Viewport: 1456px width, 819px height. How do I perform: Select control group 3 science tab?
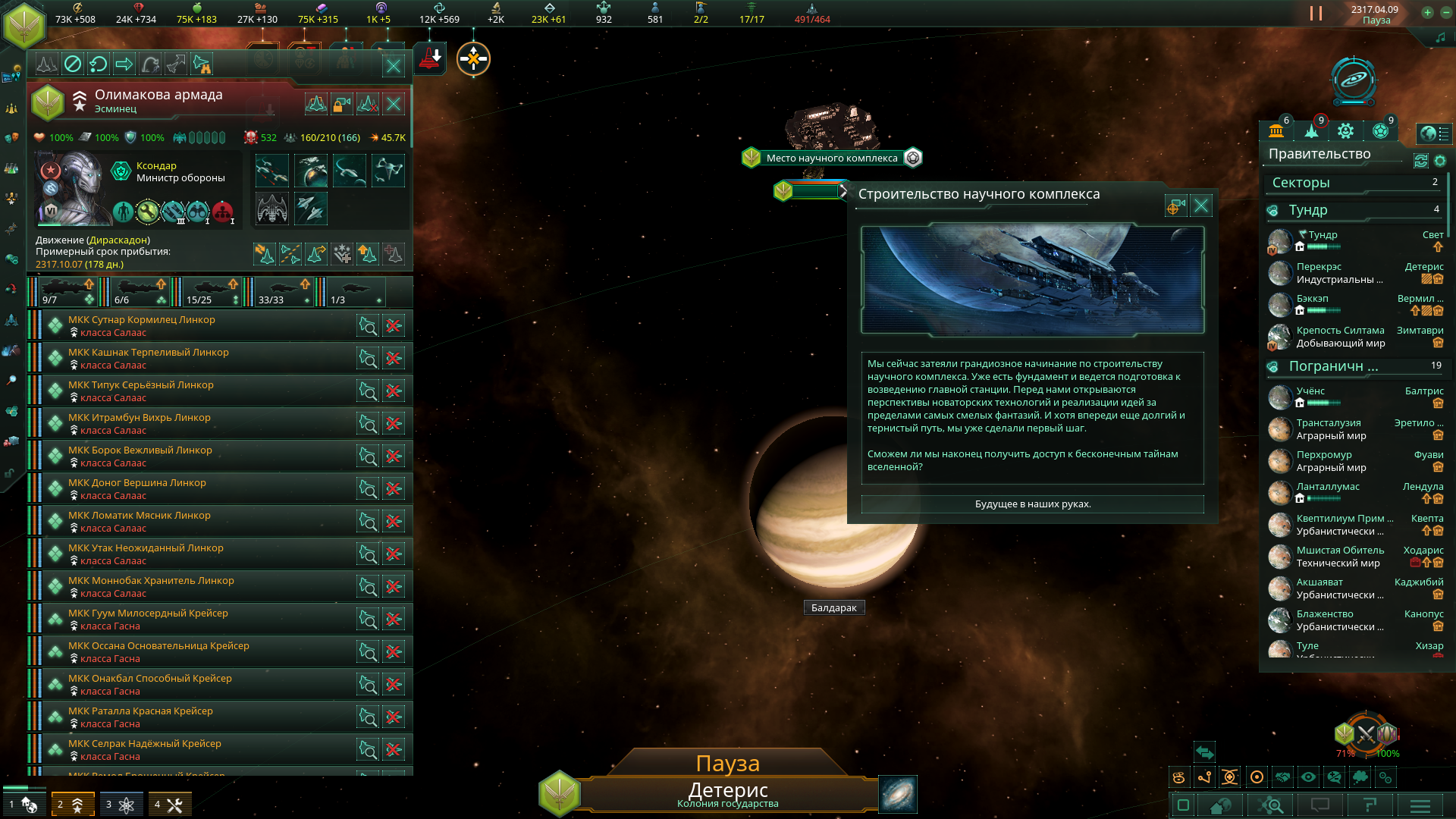coord(121,805)
